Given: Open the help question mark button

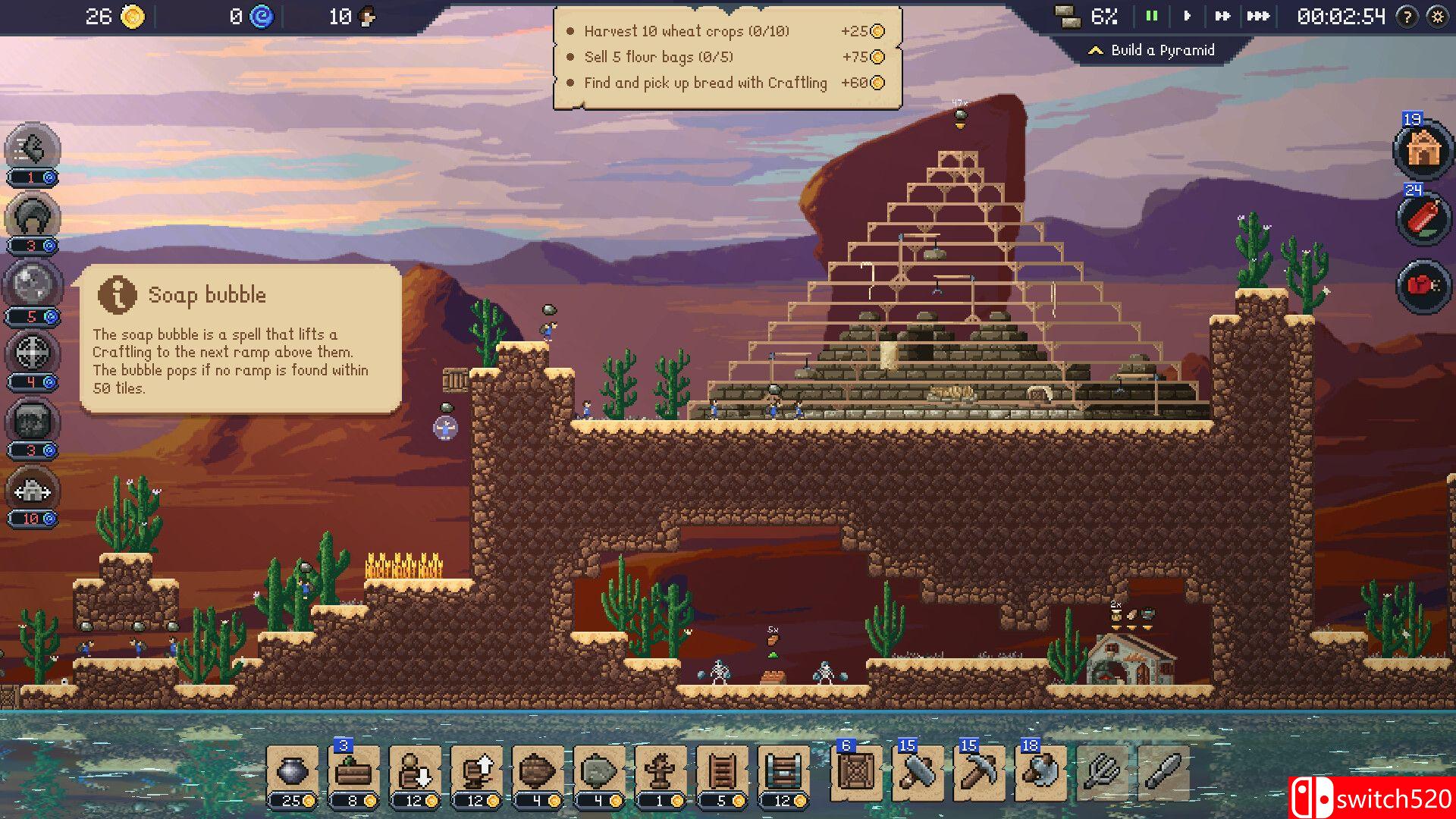Looking at the screenshot, I should 1407,17.
